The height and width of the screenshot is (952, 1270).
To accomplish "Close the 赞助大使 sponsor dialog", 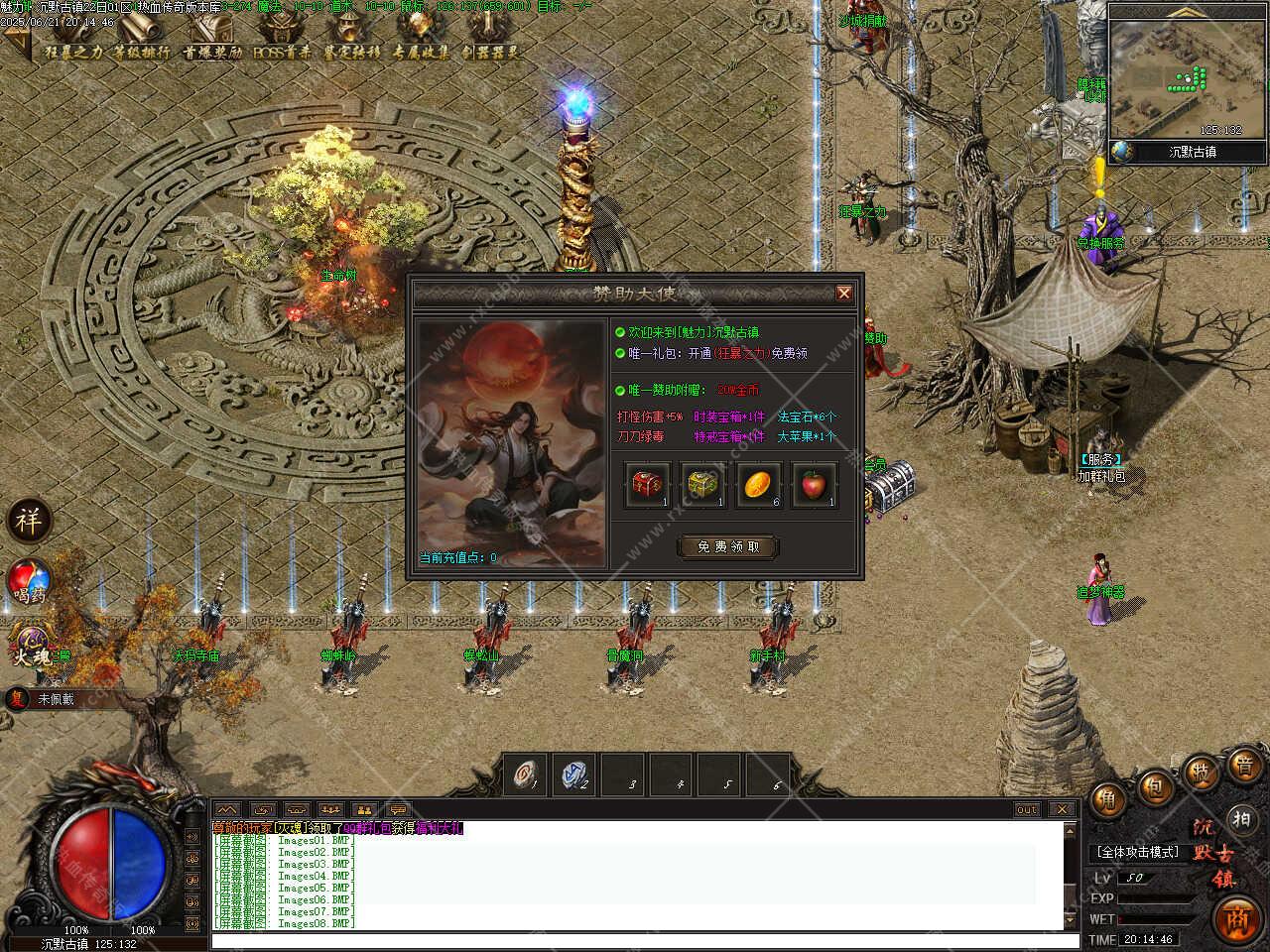I will [843, 293].
